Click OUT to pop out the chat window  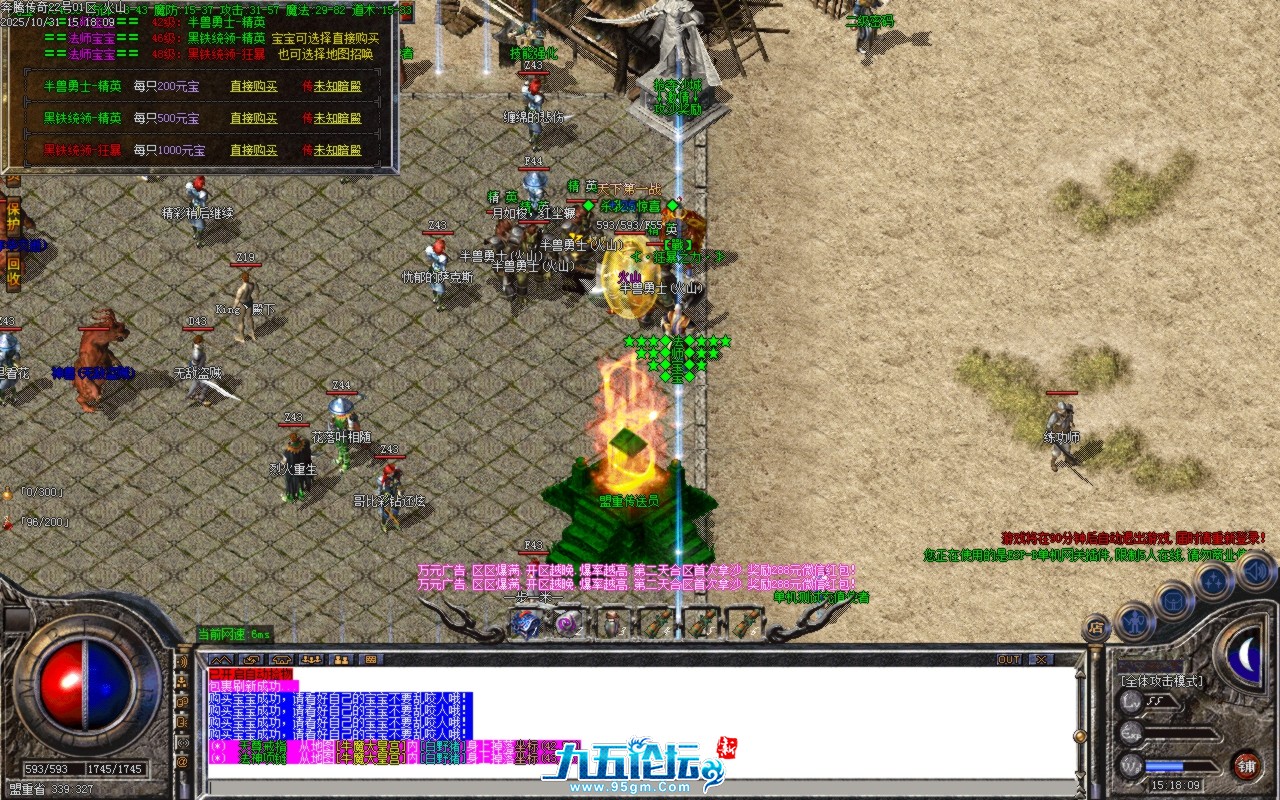coord(1009,659)
